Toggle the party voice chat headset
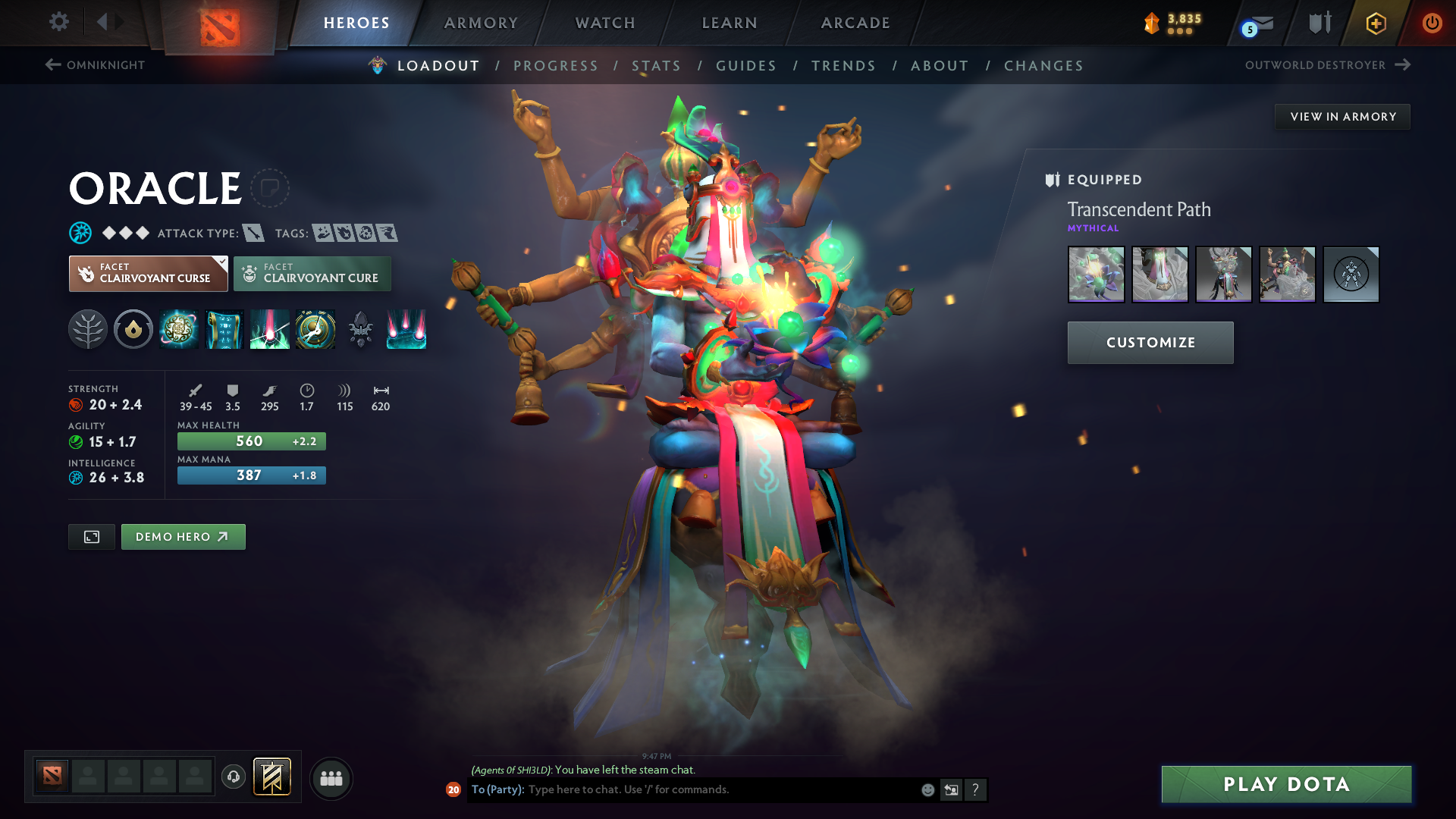Viewport: 1456px width, 819px height. tap(233, 777)
